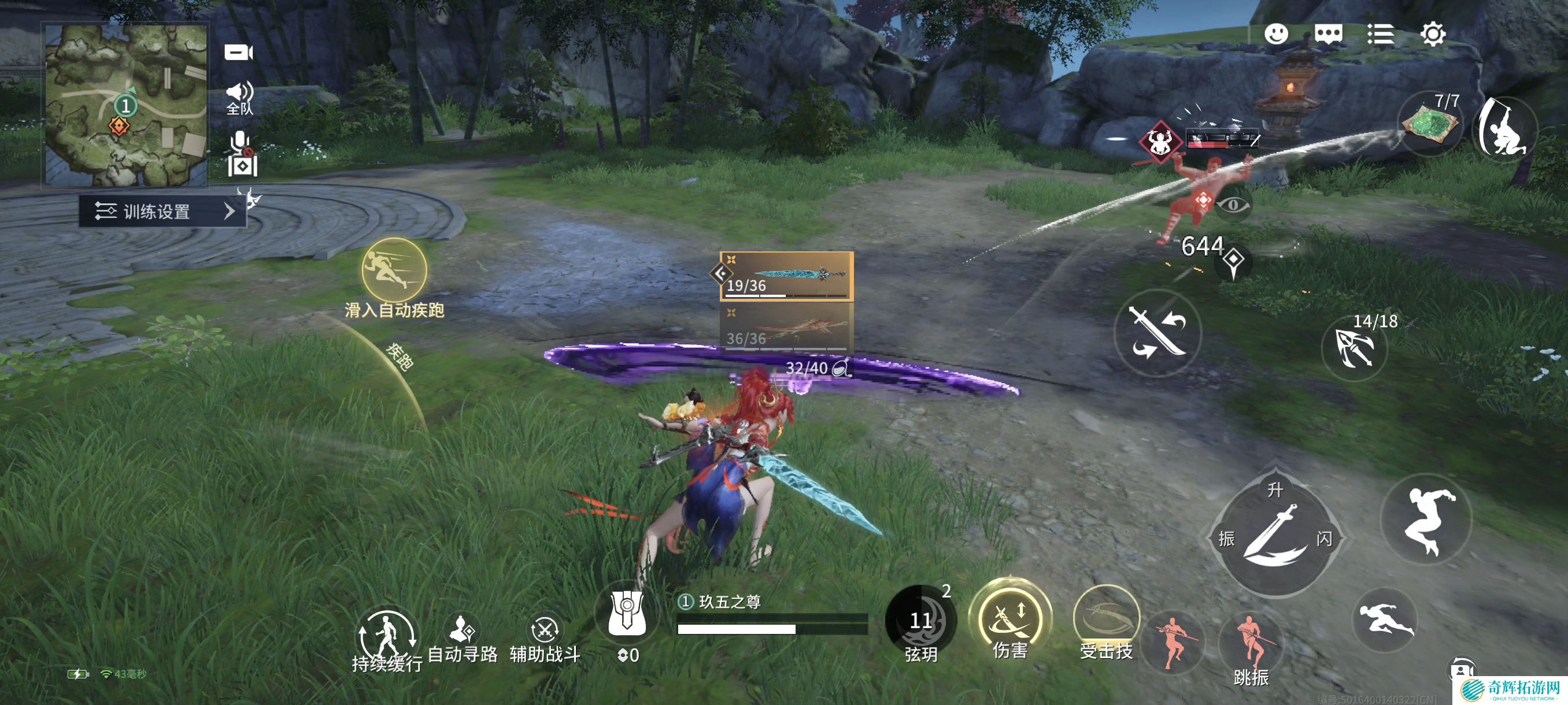Image resolution: width=1568 pixels, height=705 pixels.
Task: Activate 滑入自动疾跑 auto-sprint button
Action: [394, 269]
